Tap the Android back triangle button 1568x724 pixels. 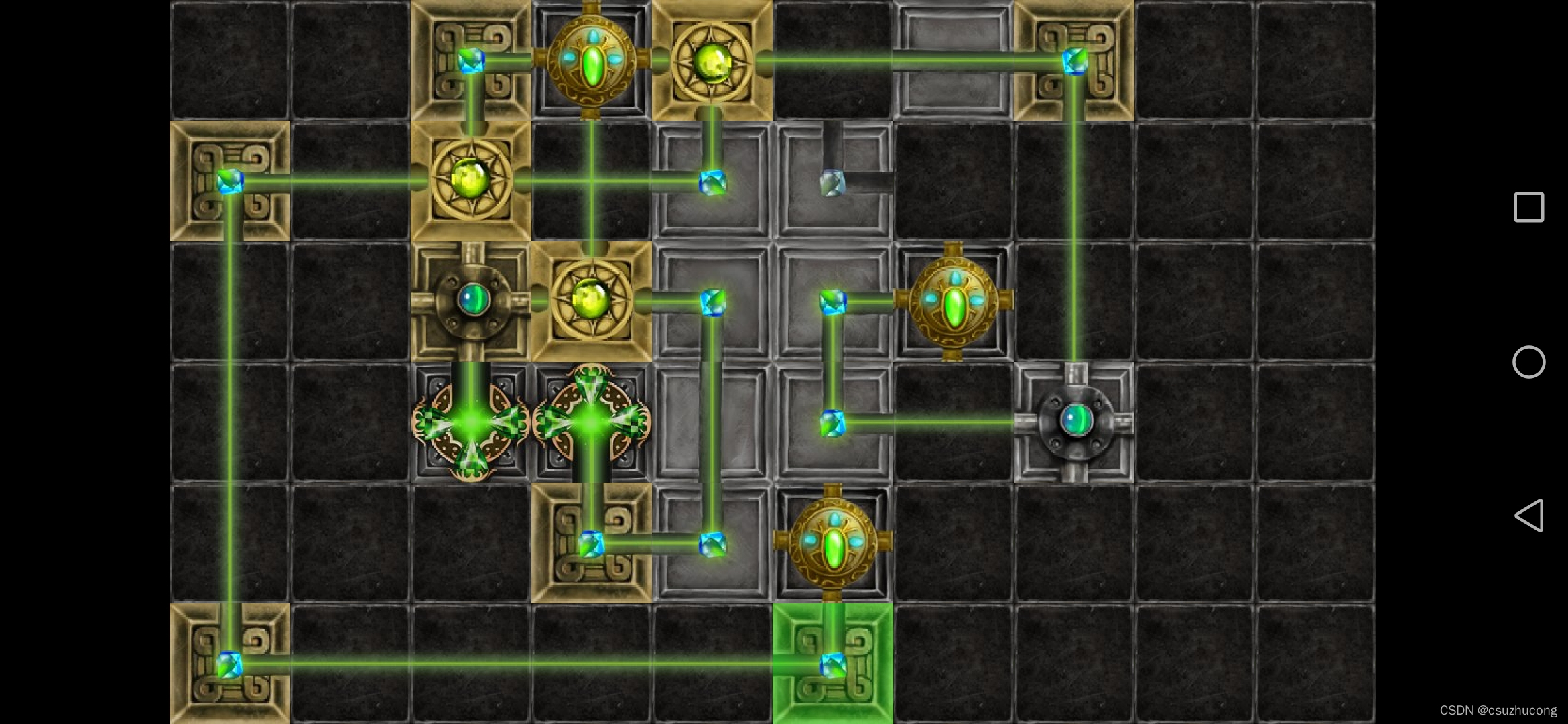coord(1528,516)
